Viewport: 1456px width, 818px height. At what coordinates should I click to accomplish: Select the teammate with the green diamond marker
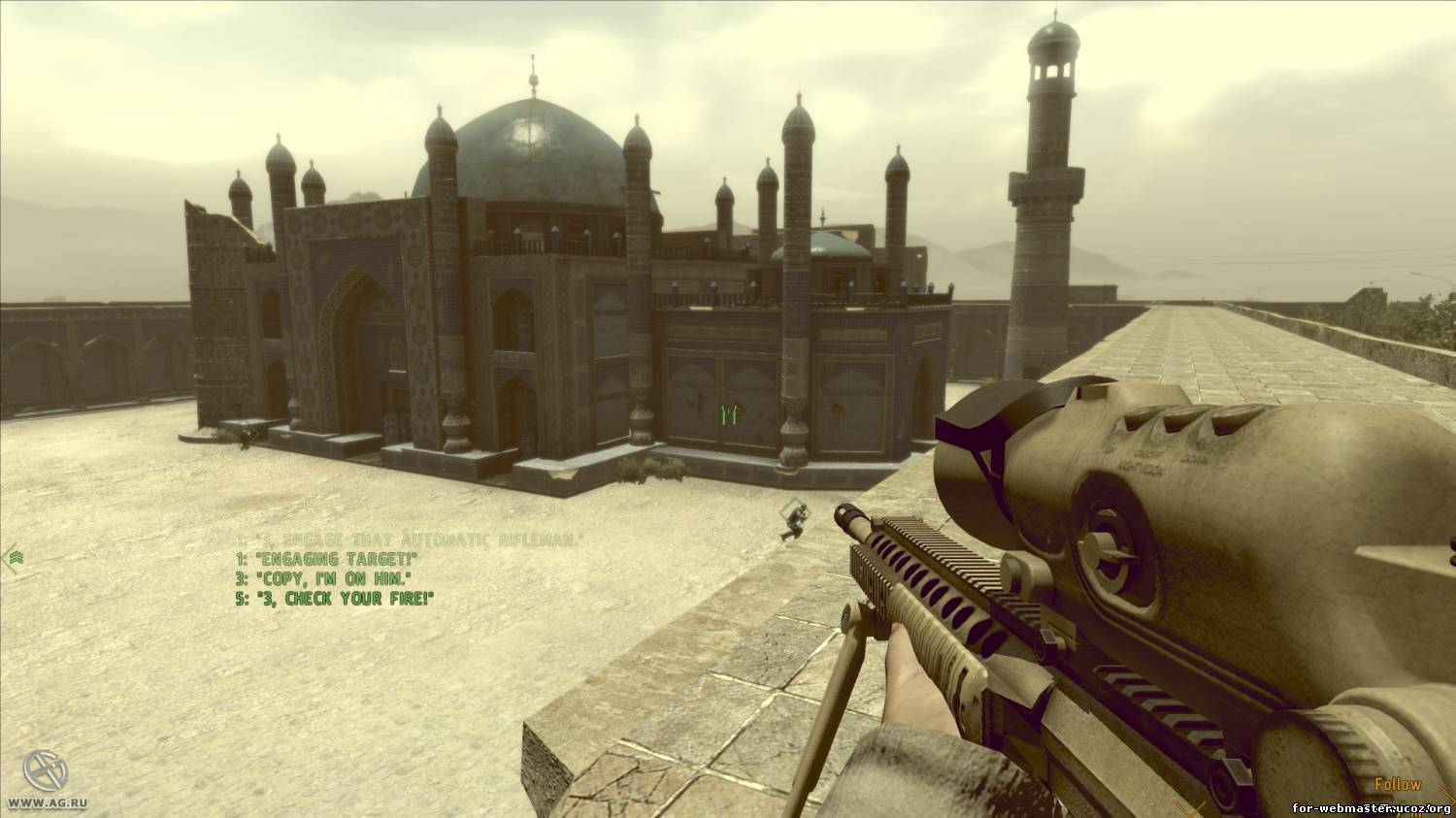coord(794,520)
